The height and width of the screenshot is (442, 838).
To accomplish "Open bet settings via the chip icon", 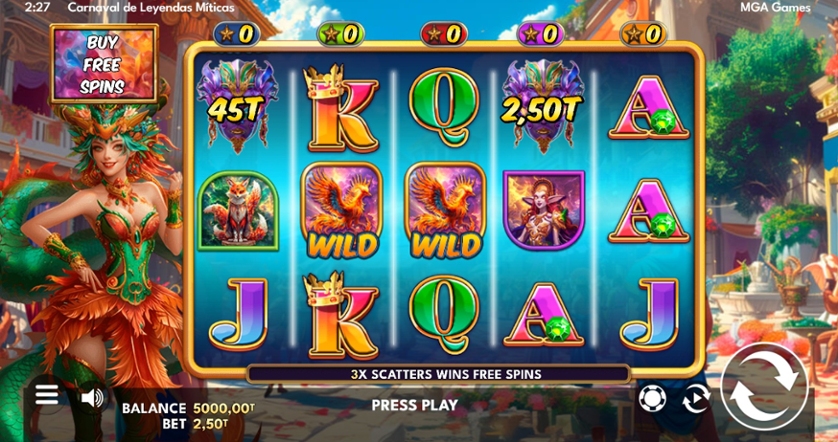I will 651,397.
